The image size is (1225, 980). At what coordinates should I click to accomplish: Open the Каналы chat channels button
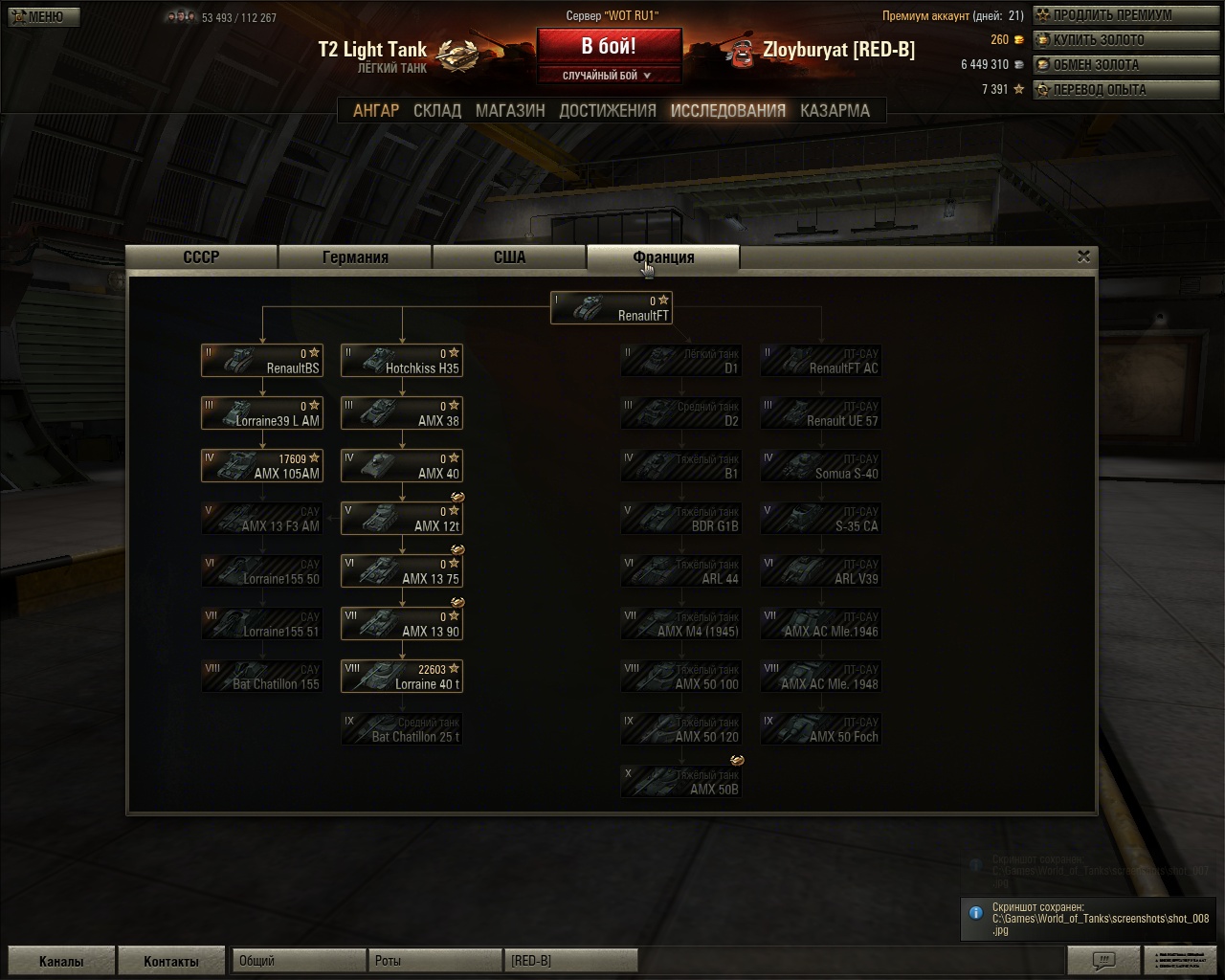tap(61, 961)
